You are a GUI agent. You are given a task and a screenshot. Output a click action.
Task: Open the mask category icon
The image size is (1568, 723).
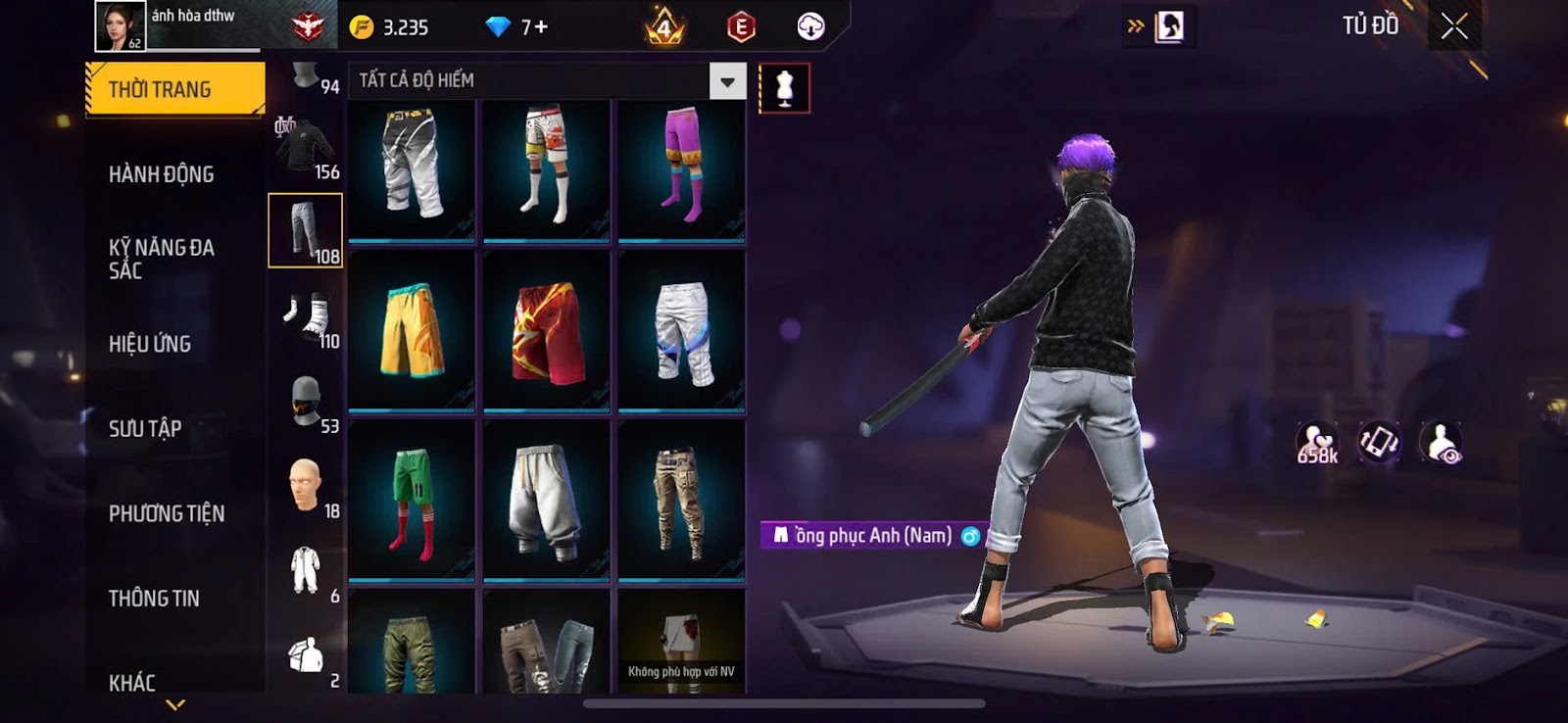point(305,401)
